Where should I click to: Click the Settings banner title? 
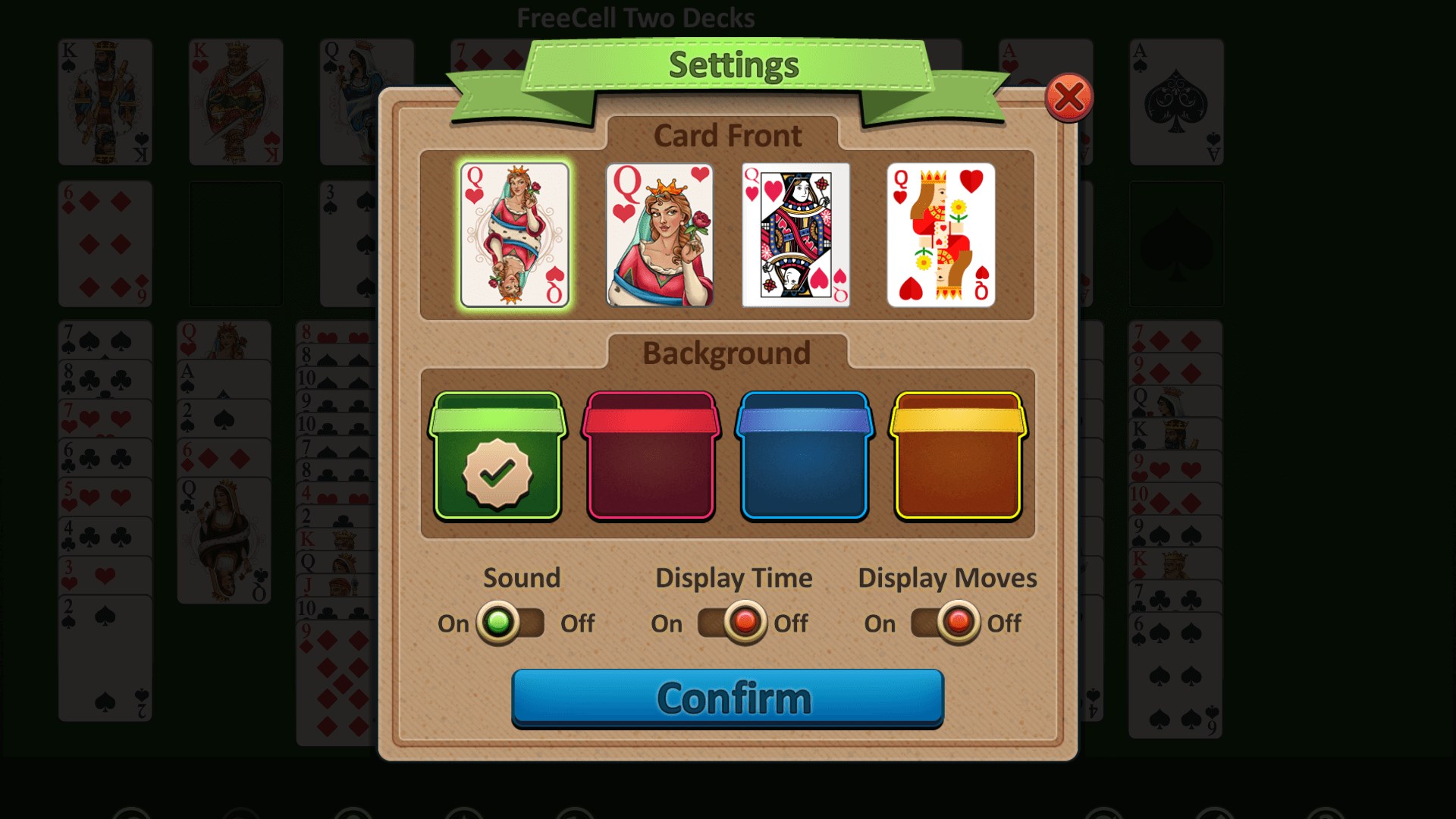point(732,64)
